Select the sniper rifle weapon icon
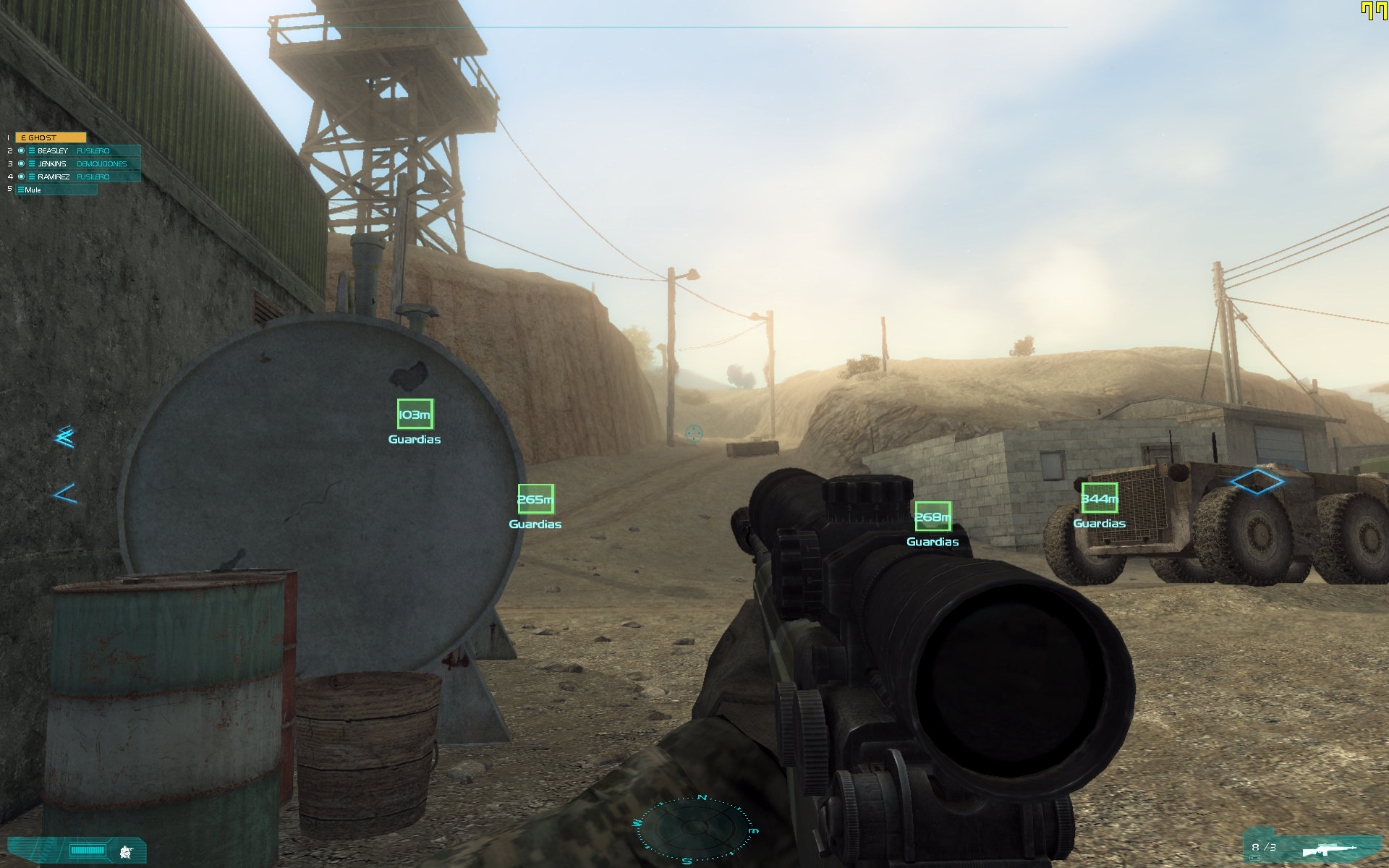The image size is (1389, 868). click(x=1328, y=849)
